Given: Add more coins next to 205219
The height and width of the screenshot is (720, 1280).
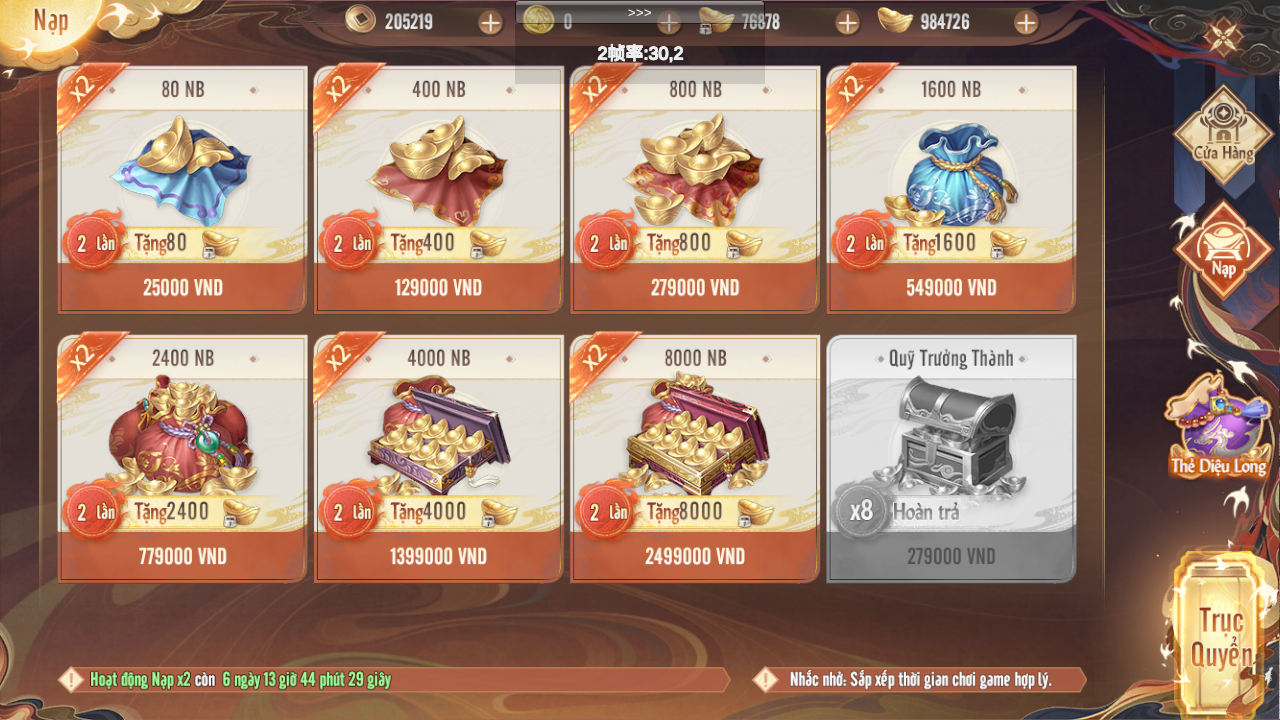Looking at the screenshot, I should coord(490,22).
